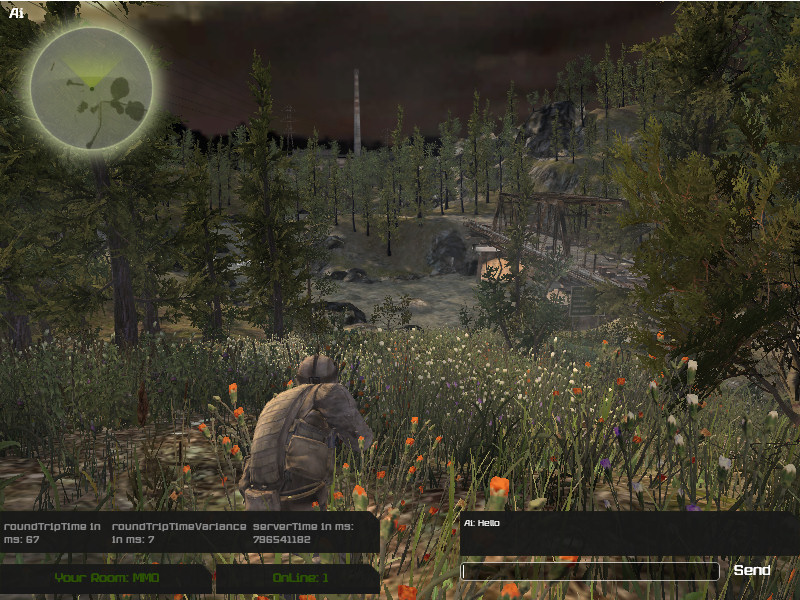Viewport: 800px width, 600px height.
Task: Click the chat message input field
Action: pos(589,571)
